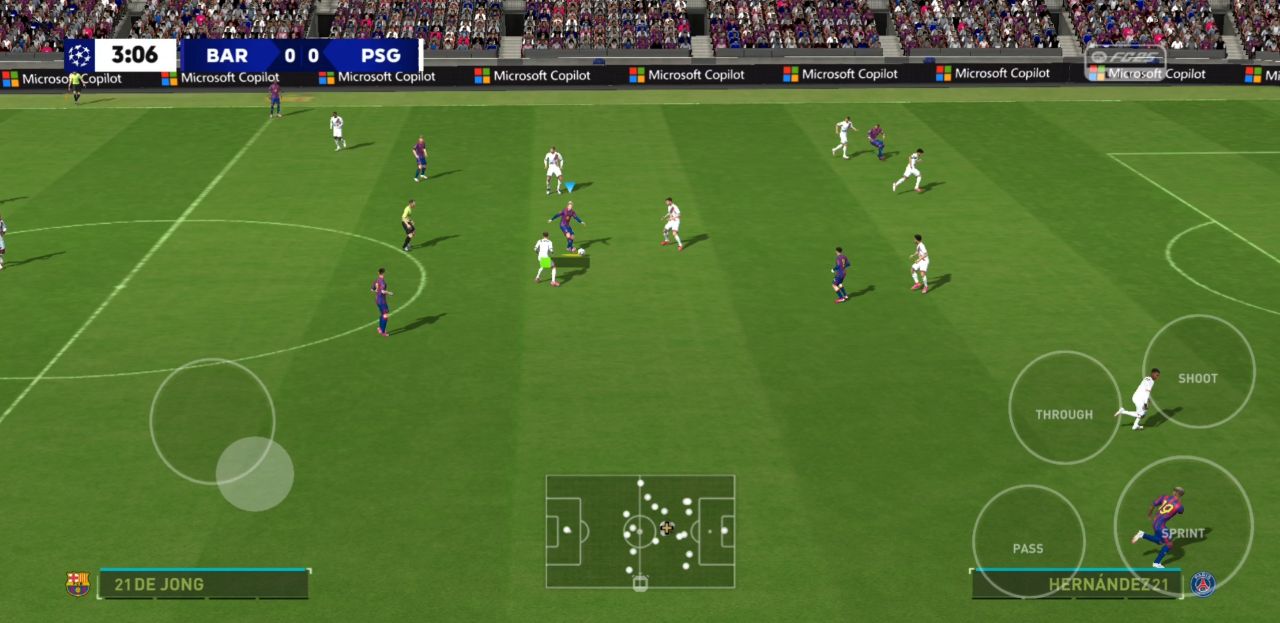Screen dimensions: 1280x623
Task: Touch the virtual joystick thumb knob
Action: click(255, 474)
